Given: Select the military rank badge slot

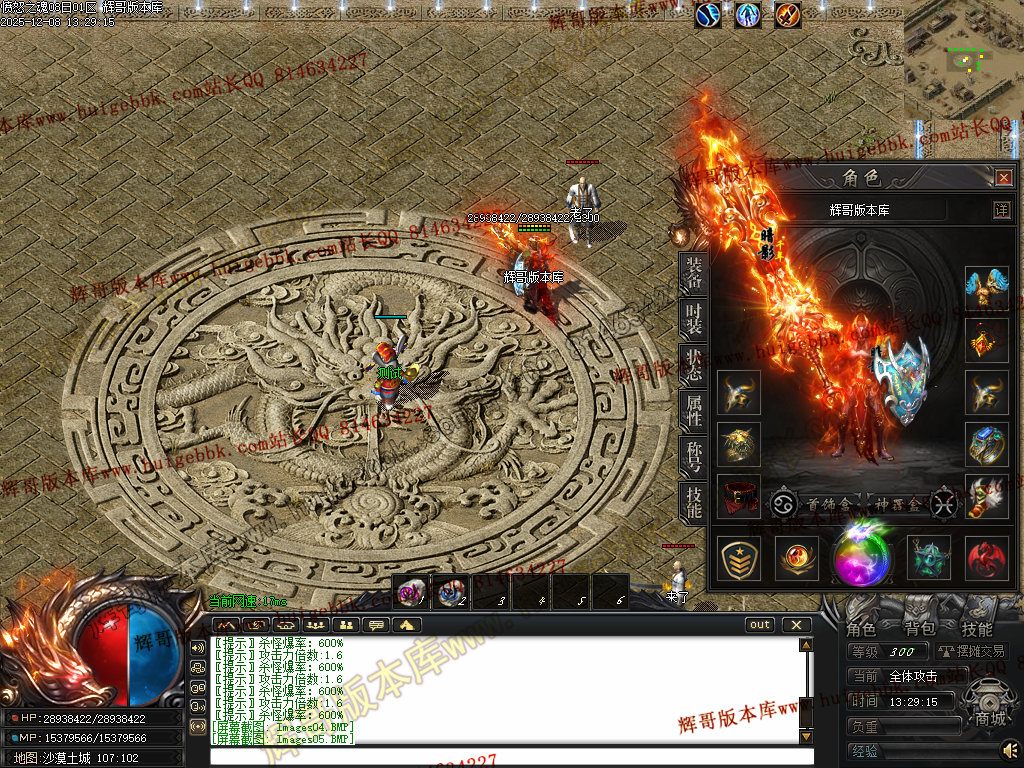Looking at the screenshot, I should click(x=738, y=558).
